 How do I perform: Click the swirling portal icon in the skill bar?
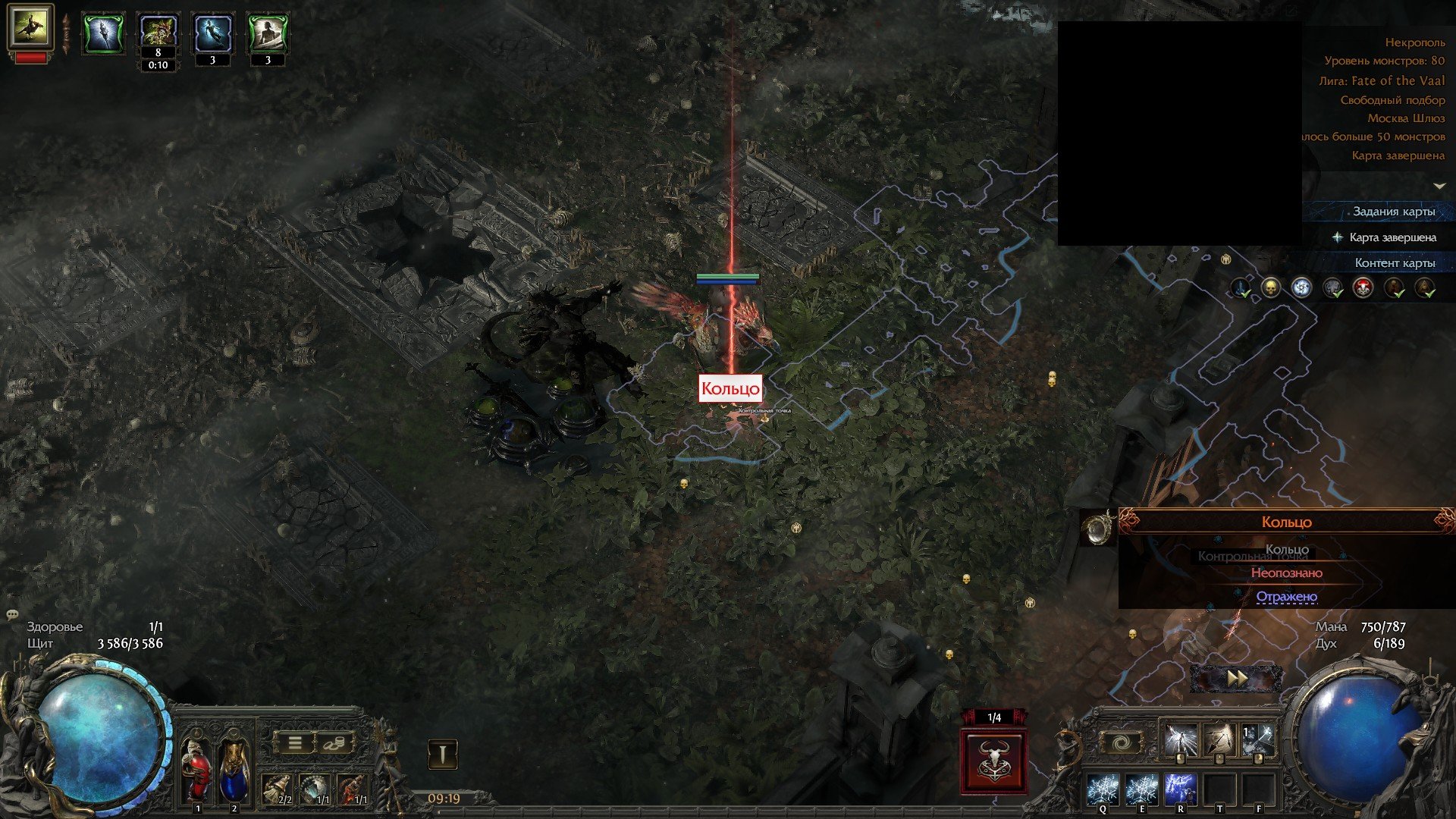tap(1122, 742)
